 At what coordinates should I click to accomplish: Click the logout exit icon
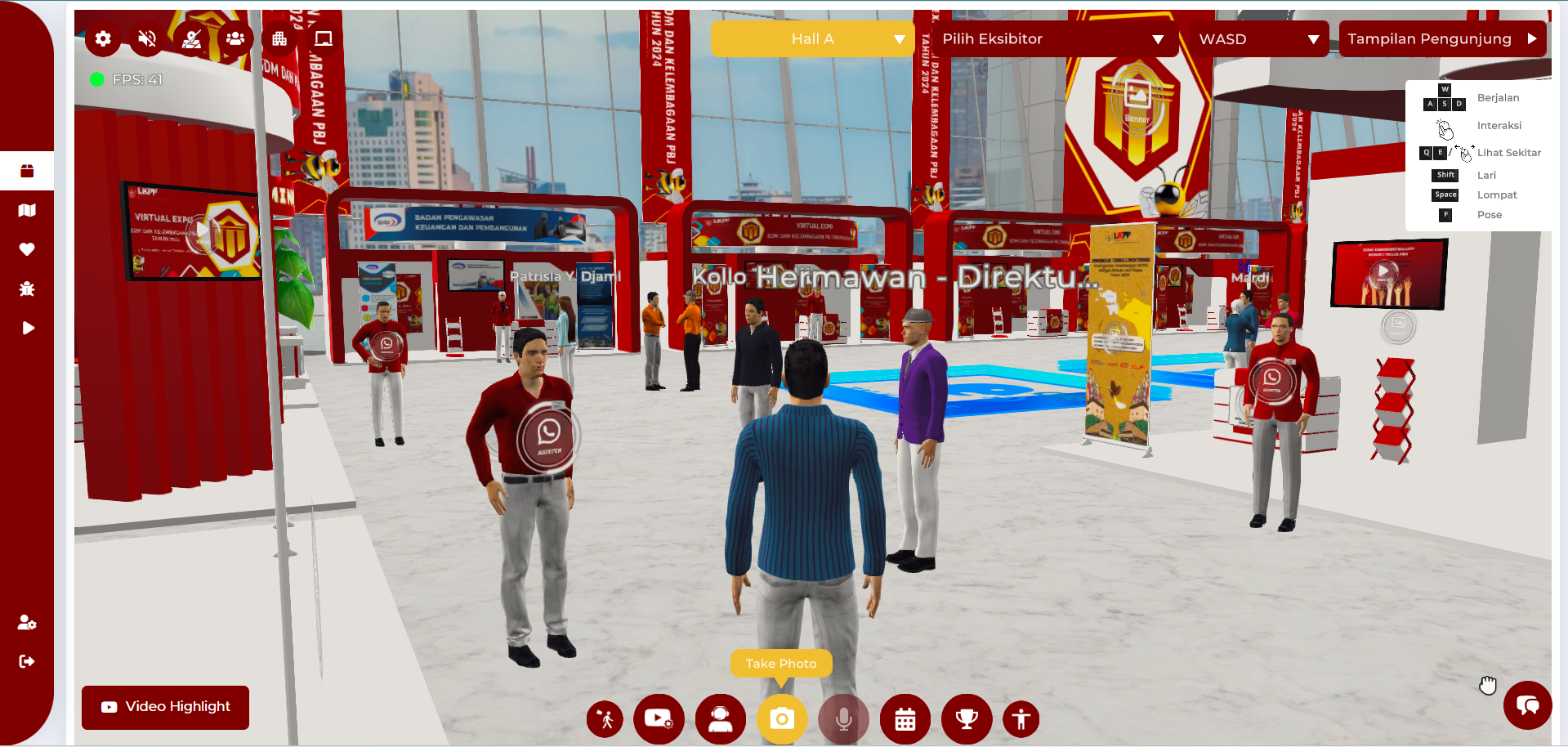coord(27,662)
